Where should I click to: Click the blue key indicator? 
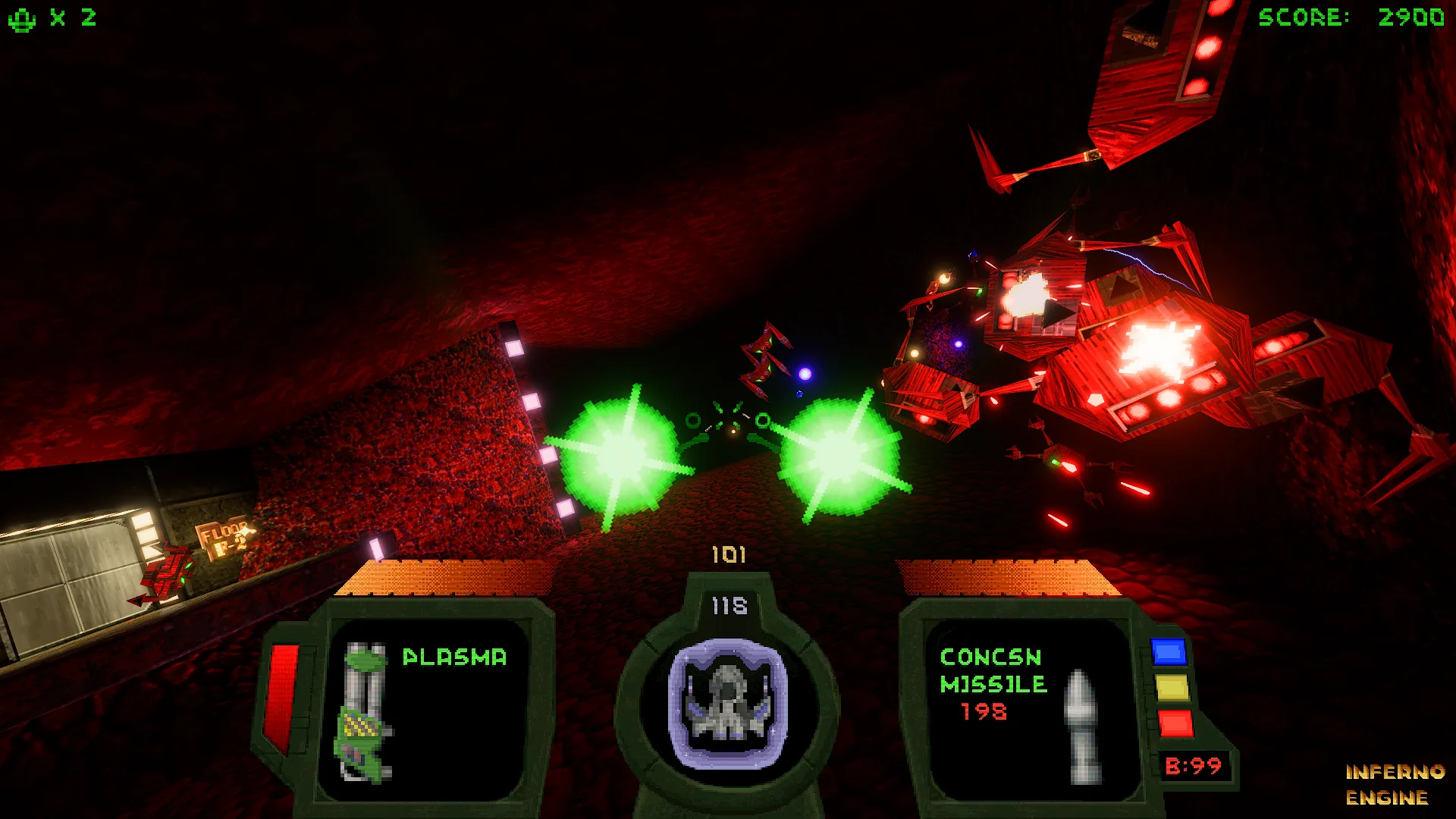tap(1169, 652)
